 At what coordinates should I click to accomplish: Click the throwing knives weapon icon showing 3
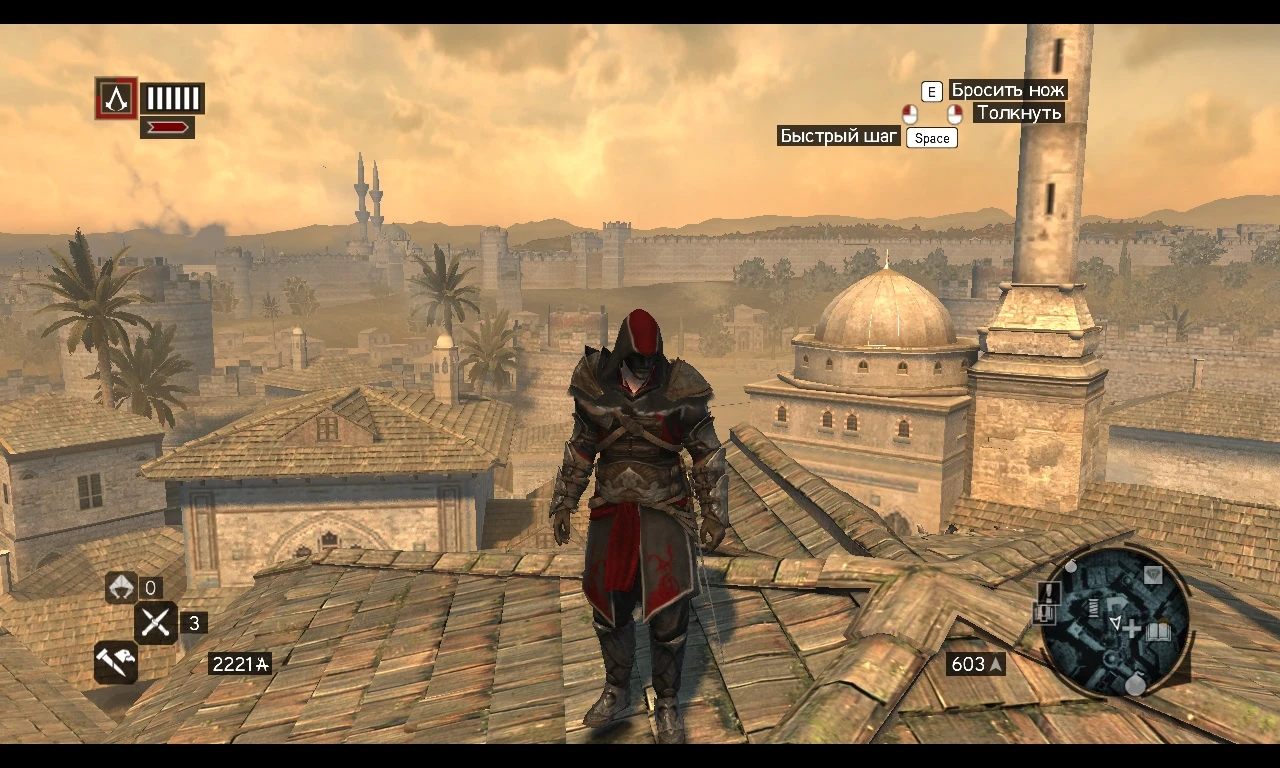[156, 623]
